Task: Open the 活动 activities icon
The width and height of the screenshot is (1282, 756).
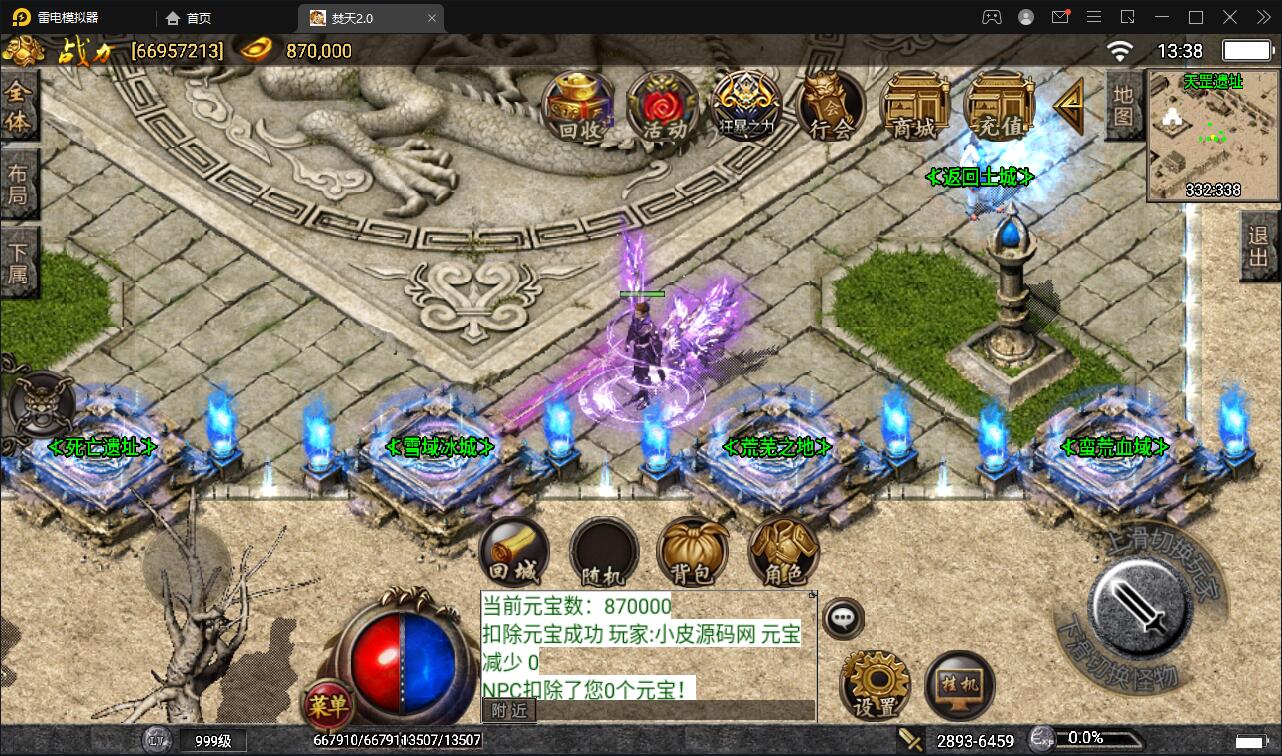Action: (x=661, y=105)
